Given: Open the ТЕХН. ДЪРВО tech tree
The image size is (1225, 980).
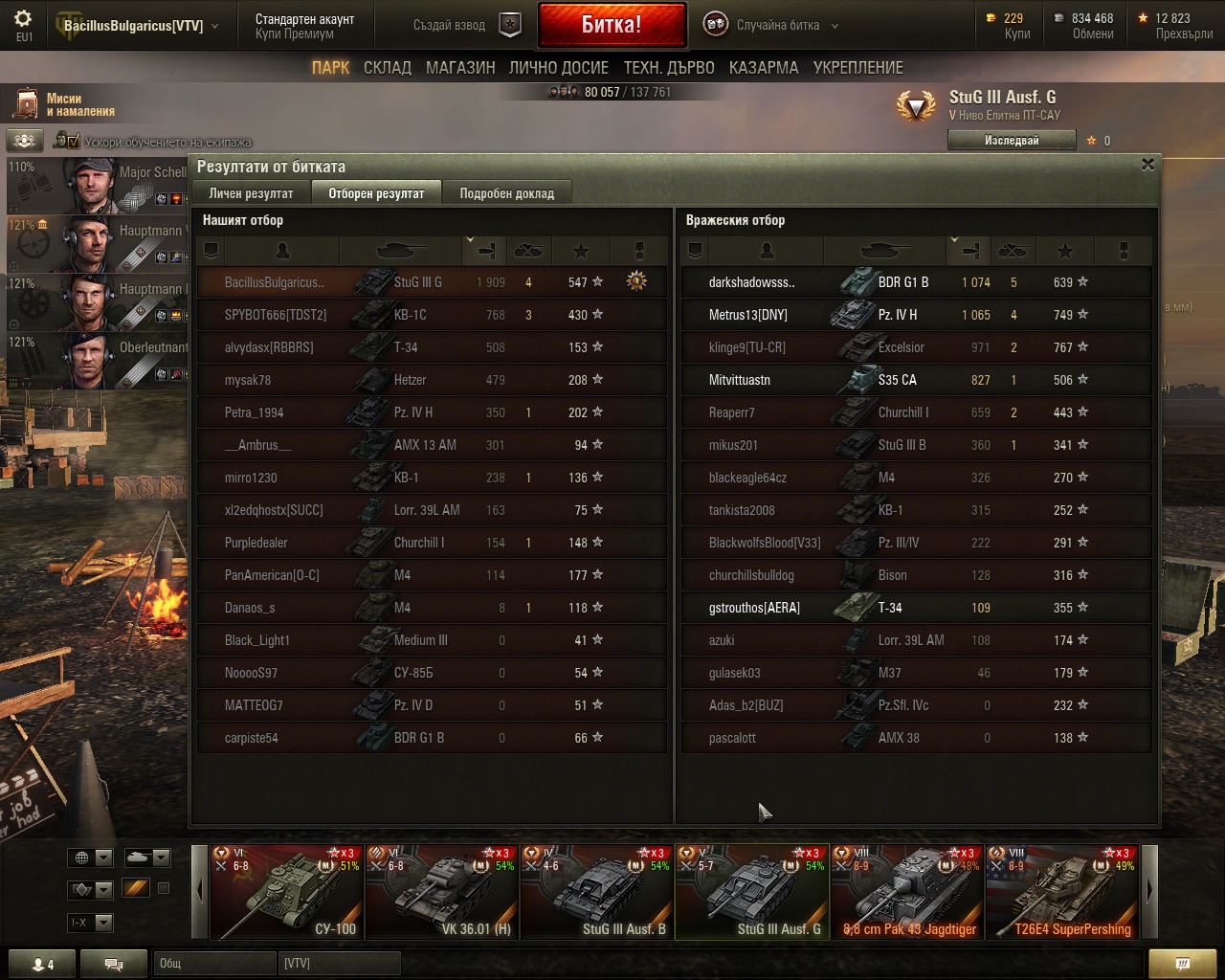Looking at the screenshot, I should point(669,68).
